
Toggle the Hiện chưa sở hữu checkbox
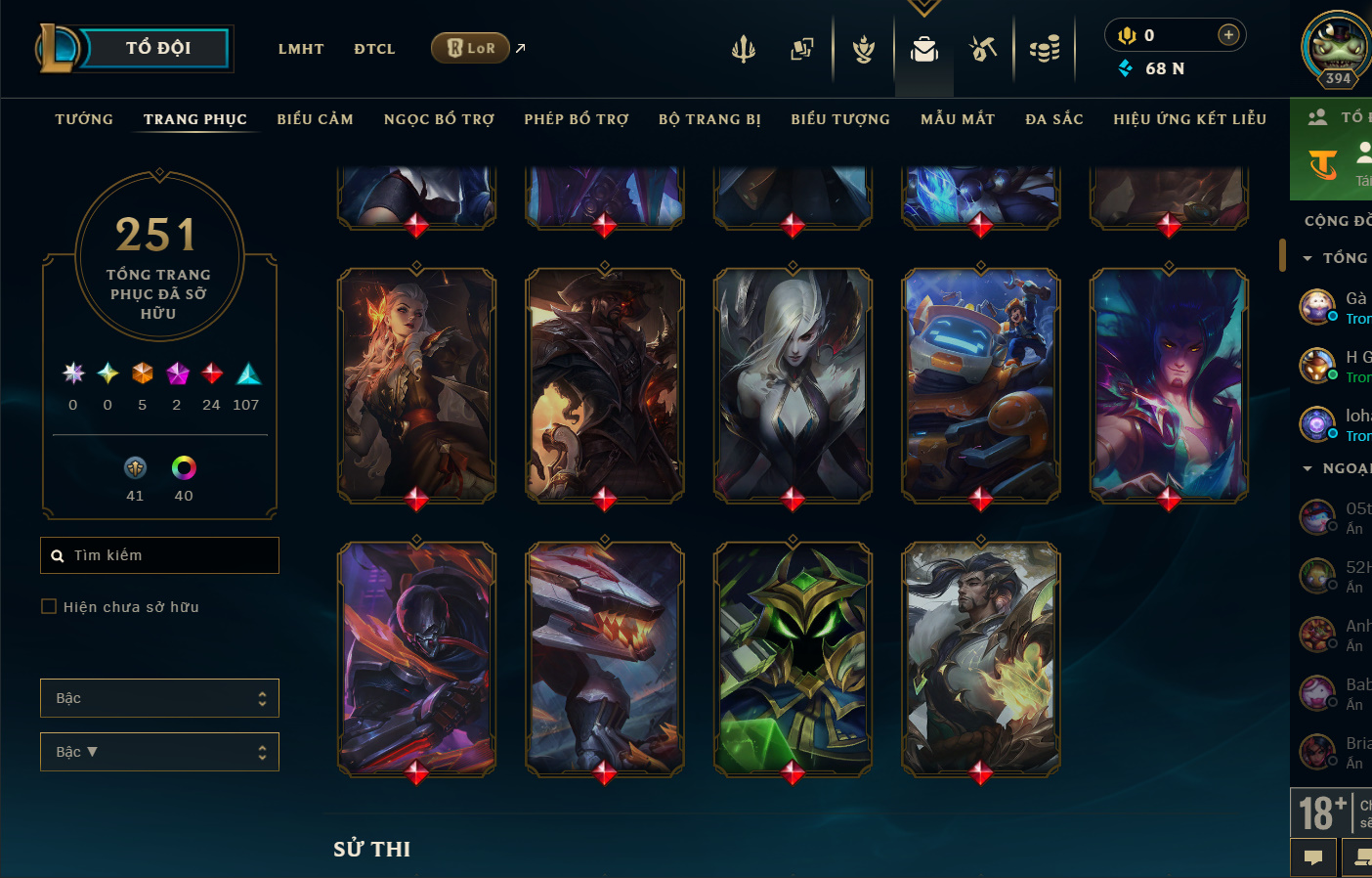[x=49, y=607]
